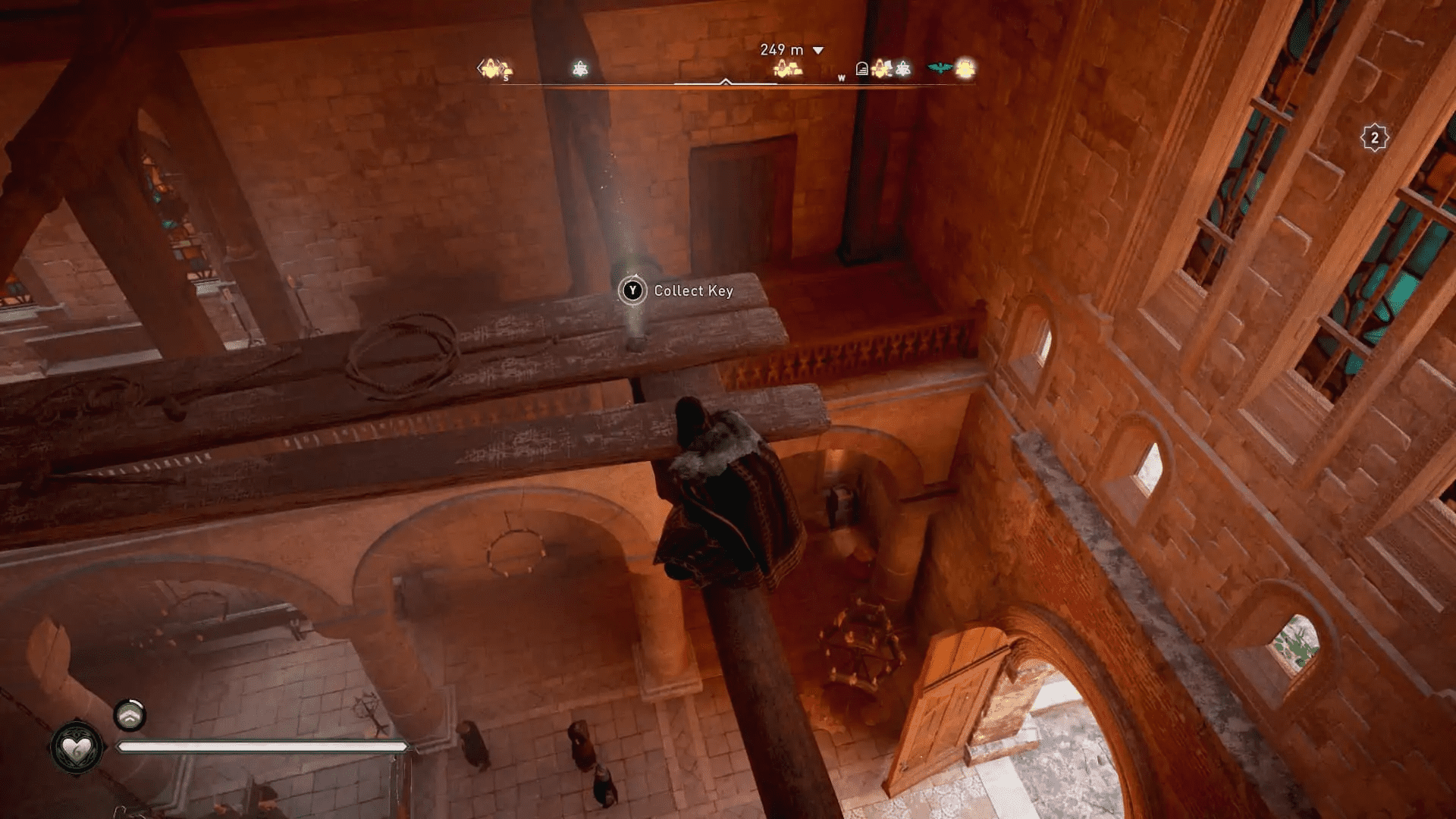Click the gated doorway icon on the compass bar
The height and width of the screenshot is (819, 1456).
pyautogui.click(x=861, y=67)
